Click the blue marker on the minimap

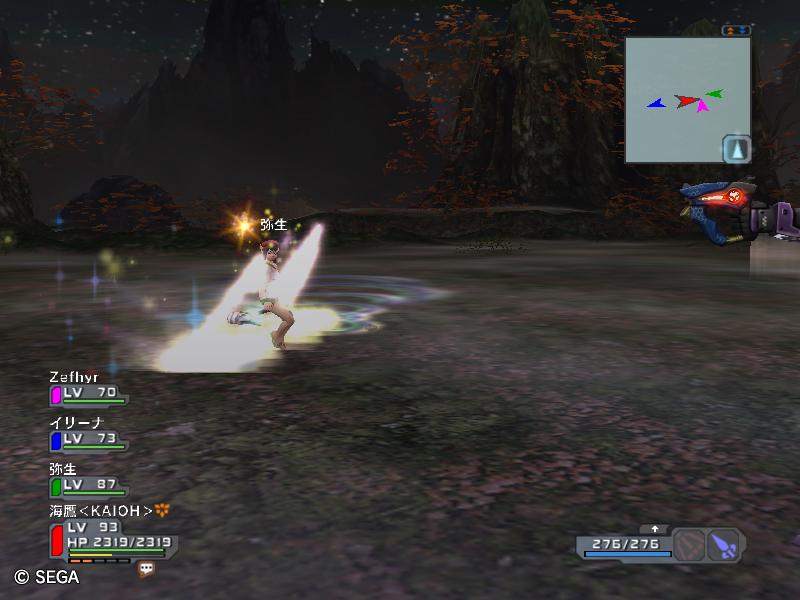(655, 103)
